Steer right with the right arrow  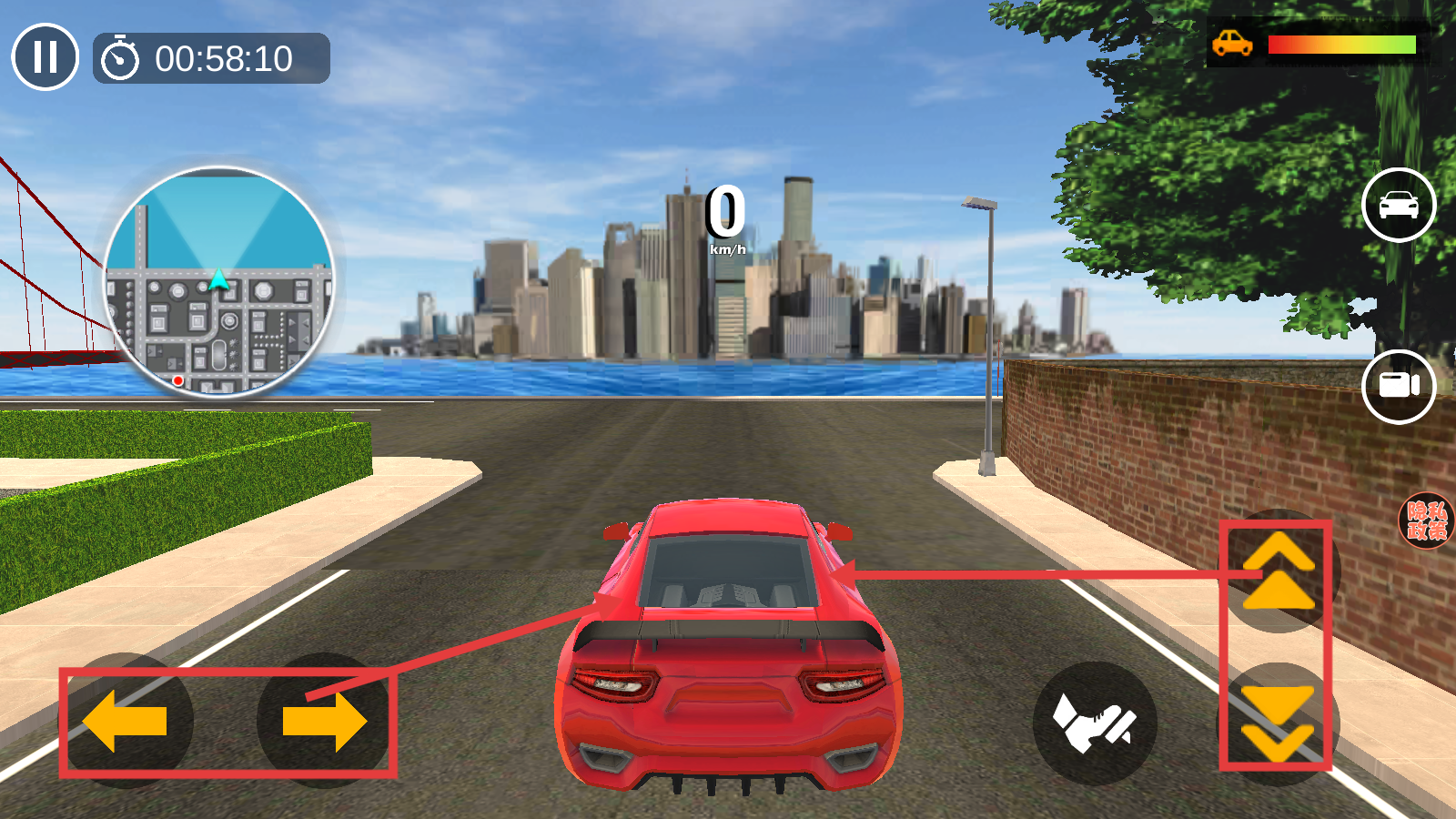pyautogui.click(x=324, y=721)
